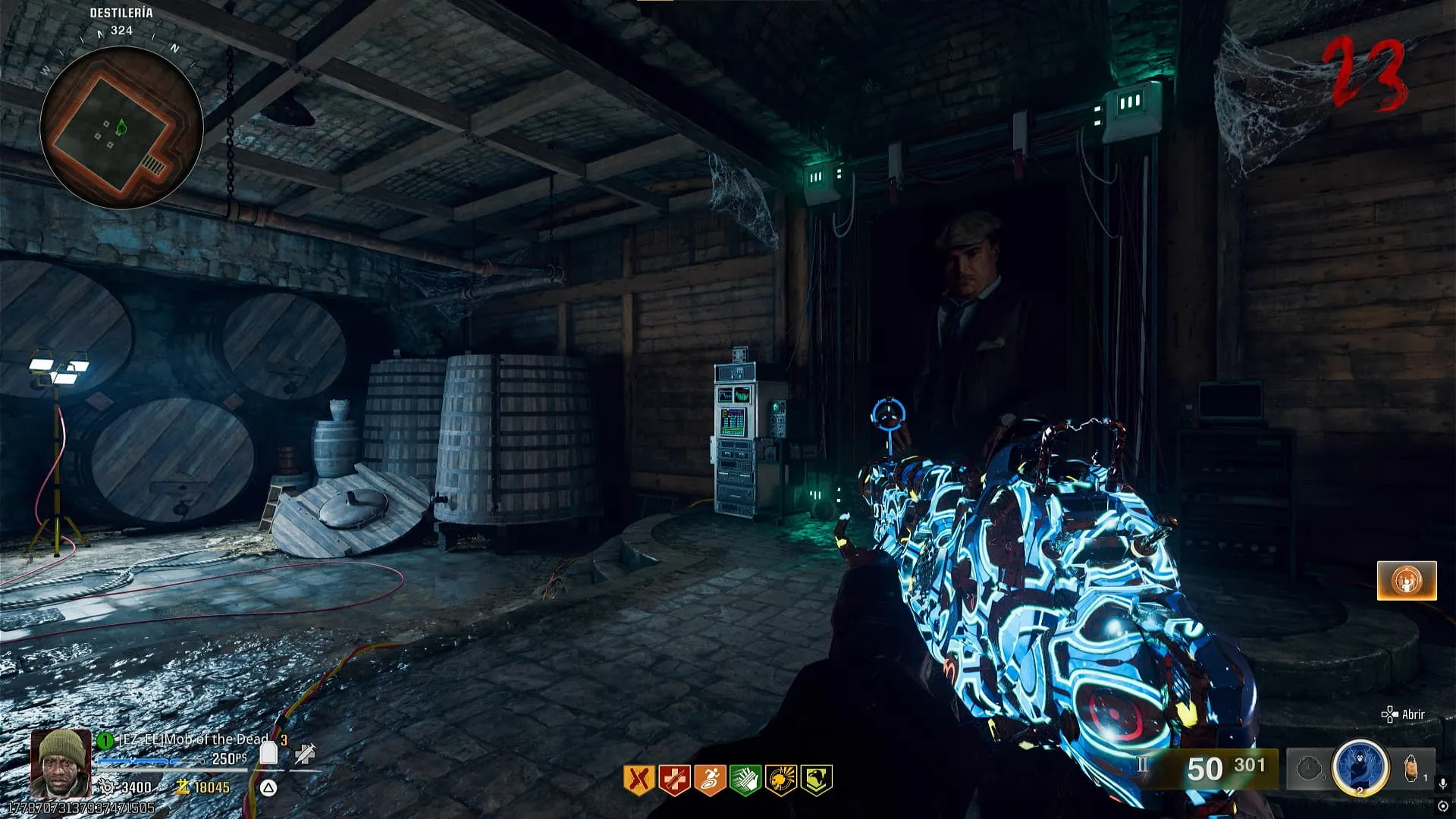Click the orange notification icon

1407,581
